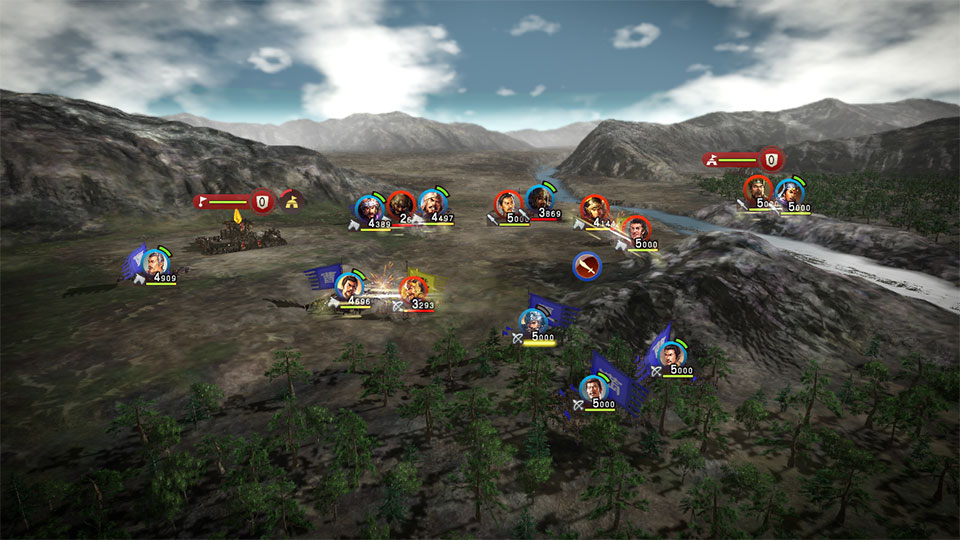Select the blue officer portrait showing 4389

369,208
